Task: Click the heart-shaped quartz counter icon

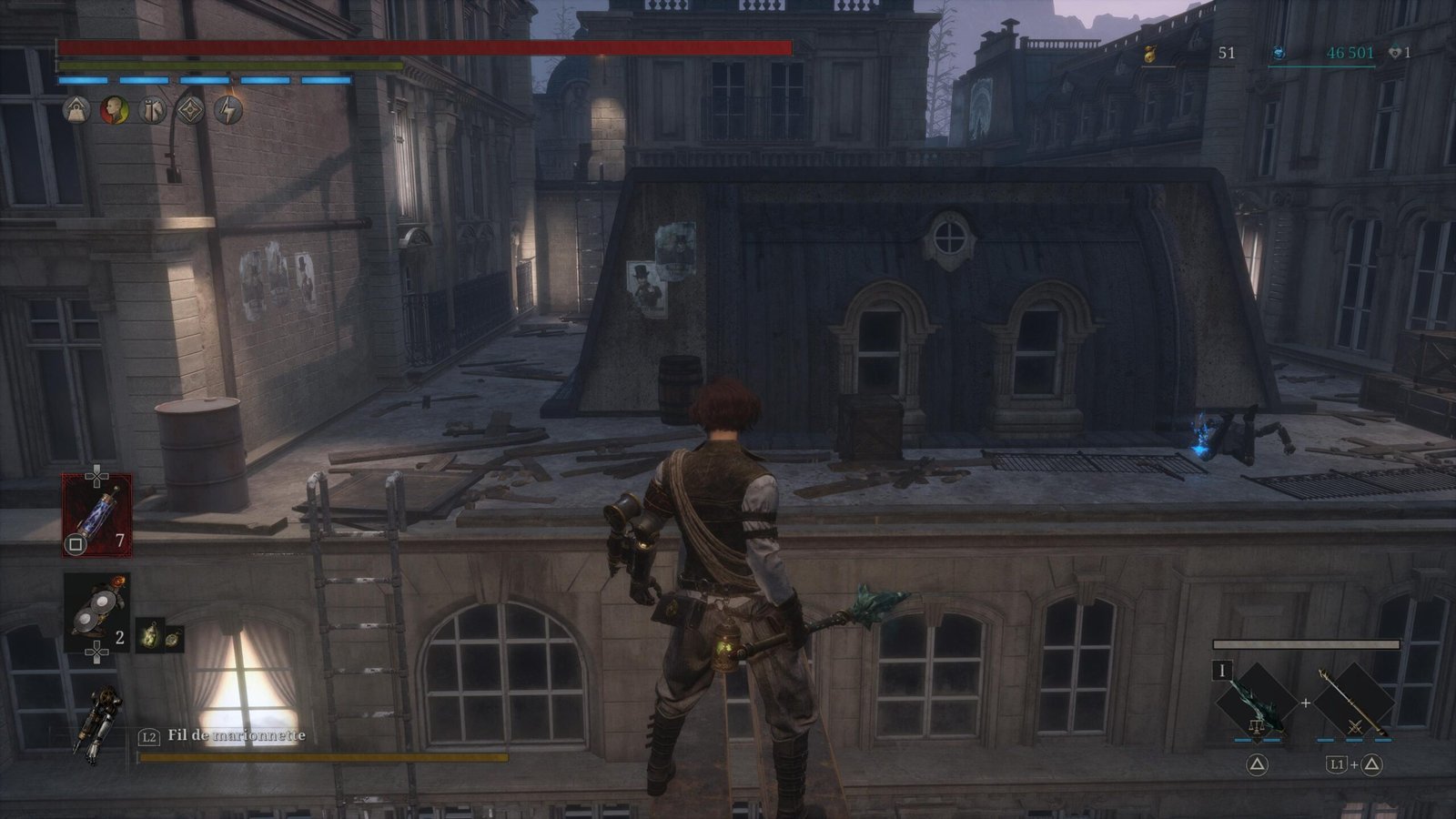Action: click(1394, 54)
